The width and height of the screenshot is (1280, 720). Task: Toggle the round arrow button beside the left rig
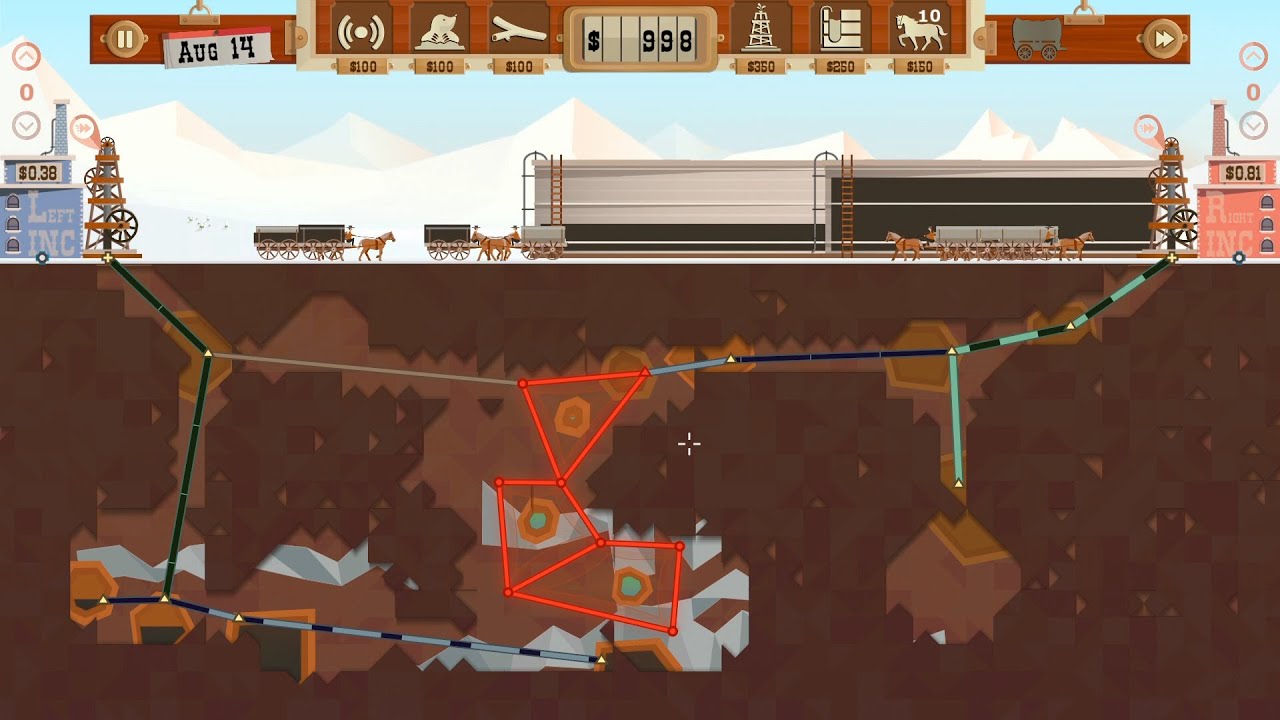(x=84, y=128)
